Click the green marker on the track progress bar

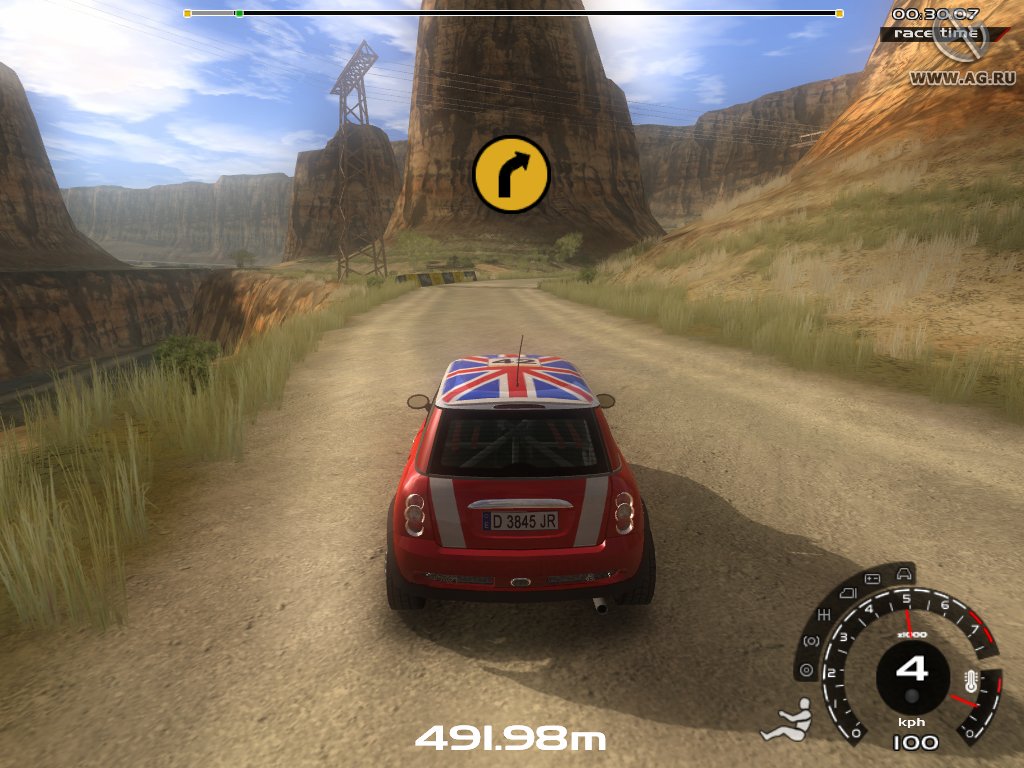pos(239,13)
